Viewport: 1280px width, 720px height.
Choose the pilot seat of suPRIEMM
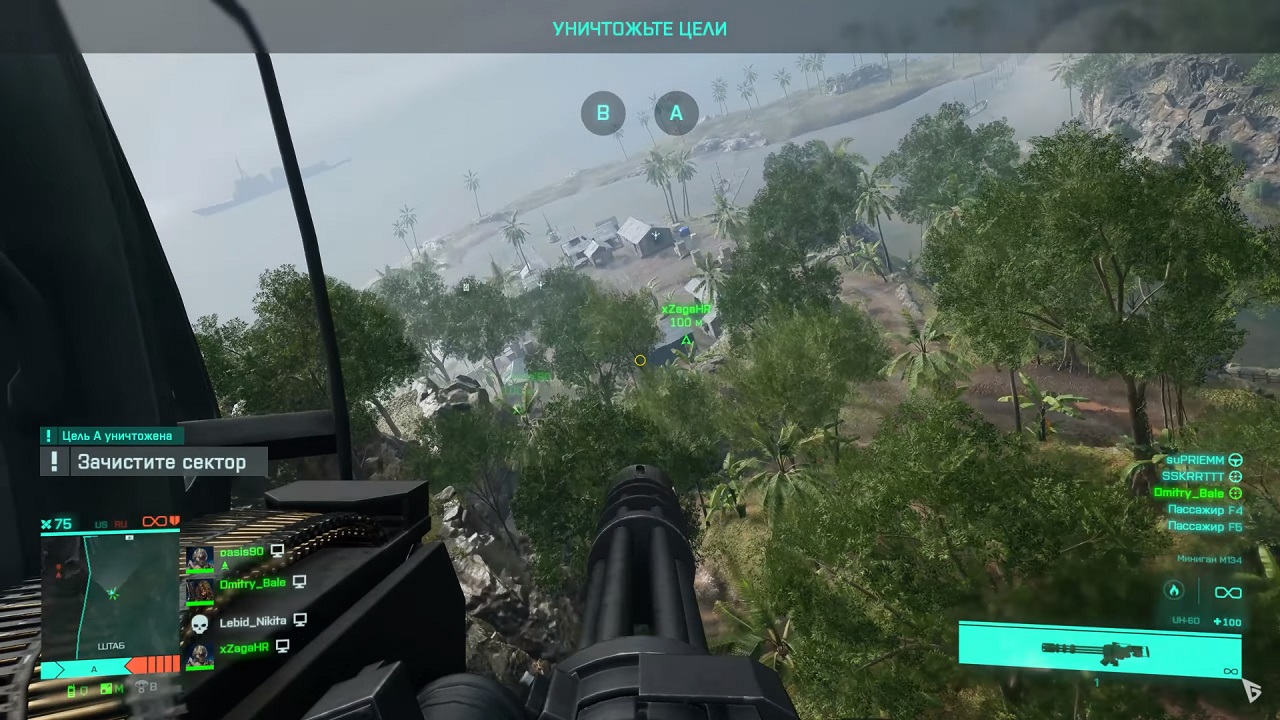pyautogui.click(x=1196, y=460)
